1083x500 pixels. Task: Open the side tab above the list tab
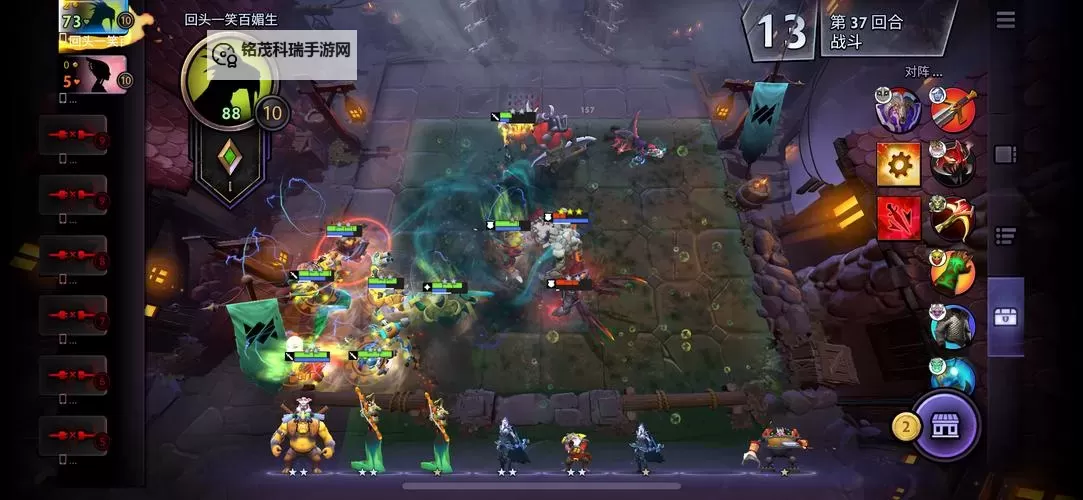coord(1005,154)
